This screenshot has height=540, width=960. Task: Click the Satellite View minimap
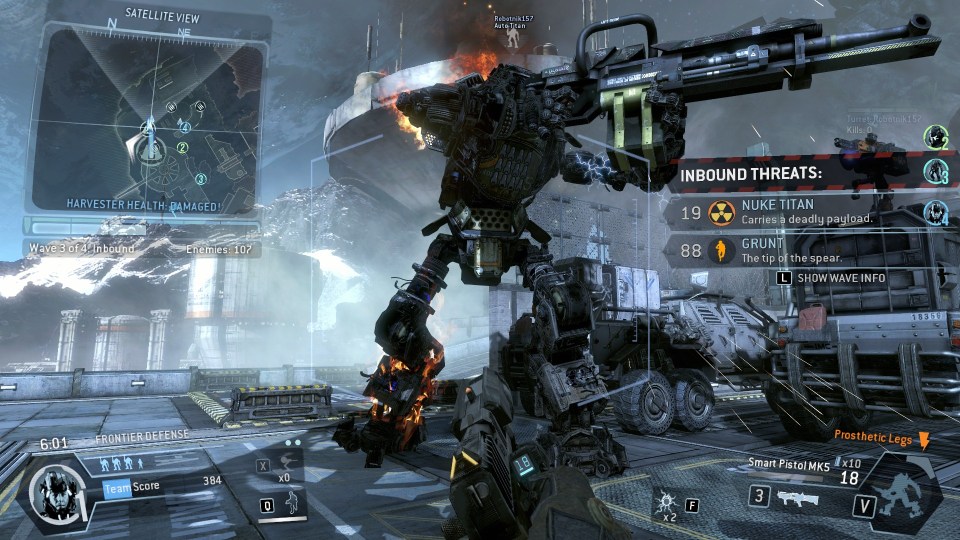coord(150,115)
